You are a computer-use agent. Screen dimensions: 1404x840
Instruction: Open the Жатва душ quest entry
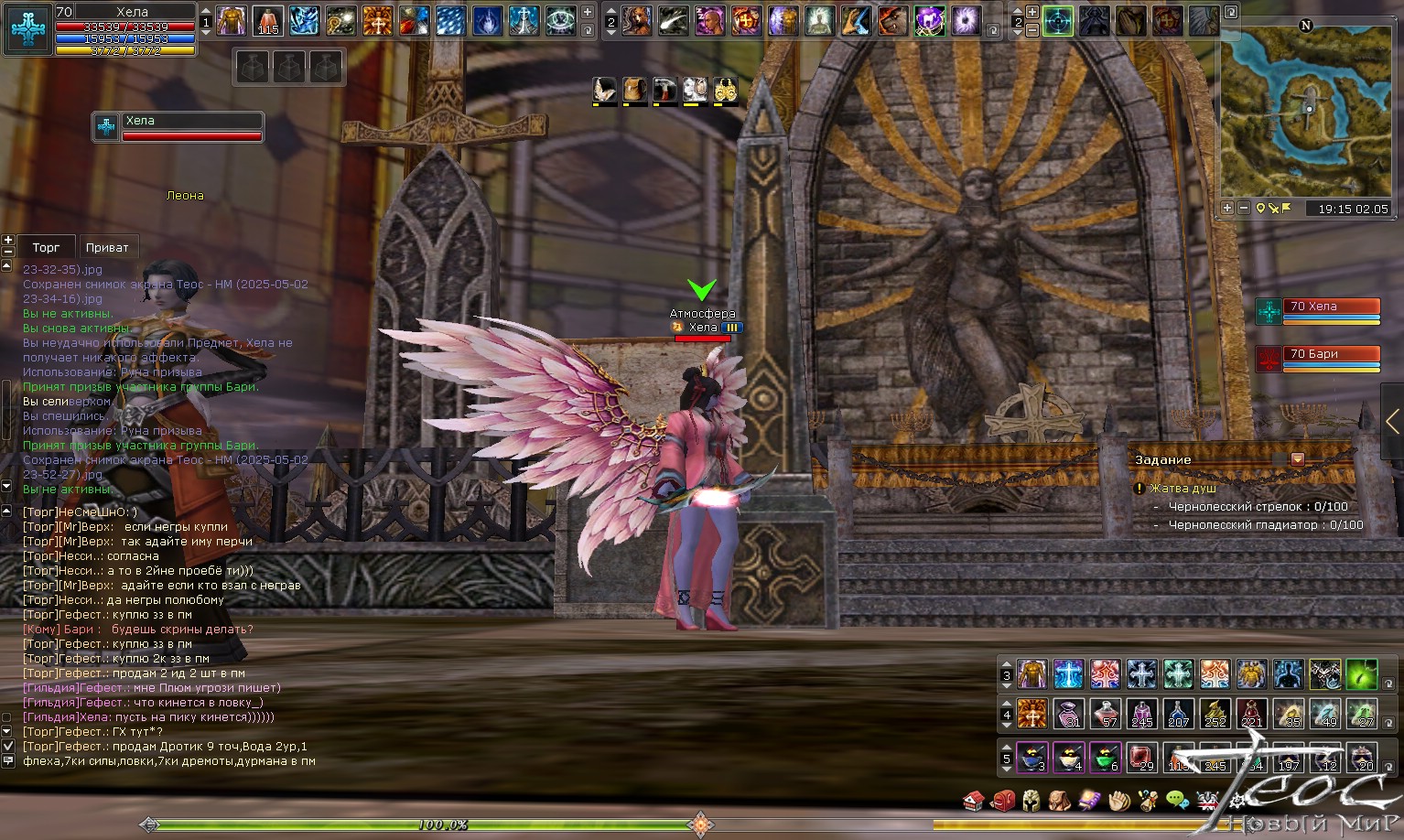(x=1183, y=489)
